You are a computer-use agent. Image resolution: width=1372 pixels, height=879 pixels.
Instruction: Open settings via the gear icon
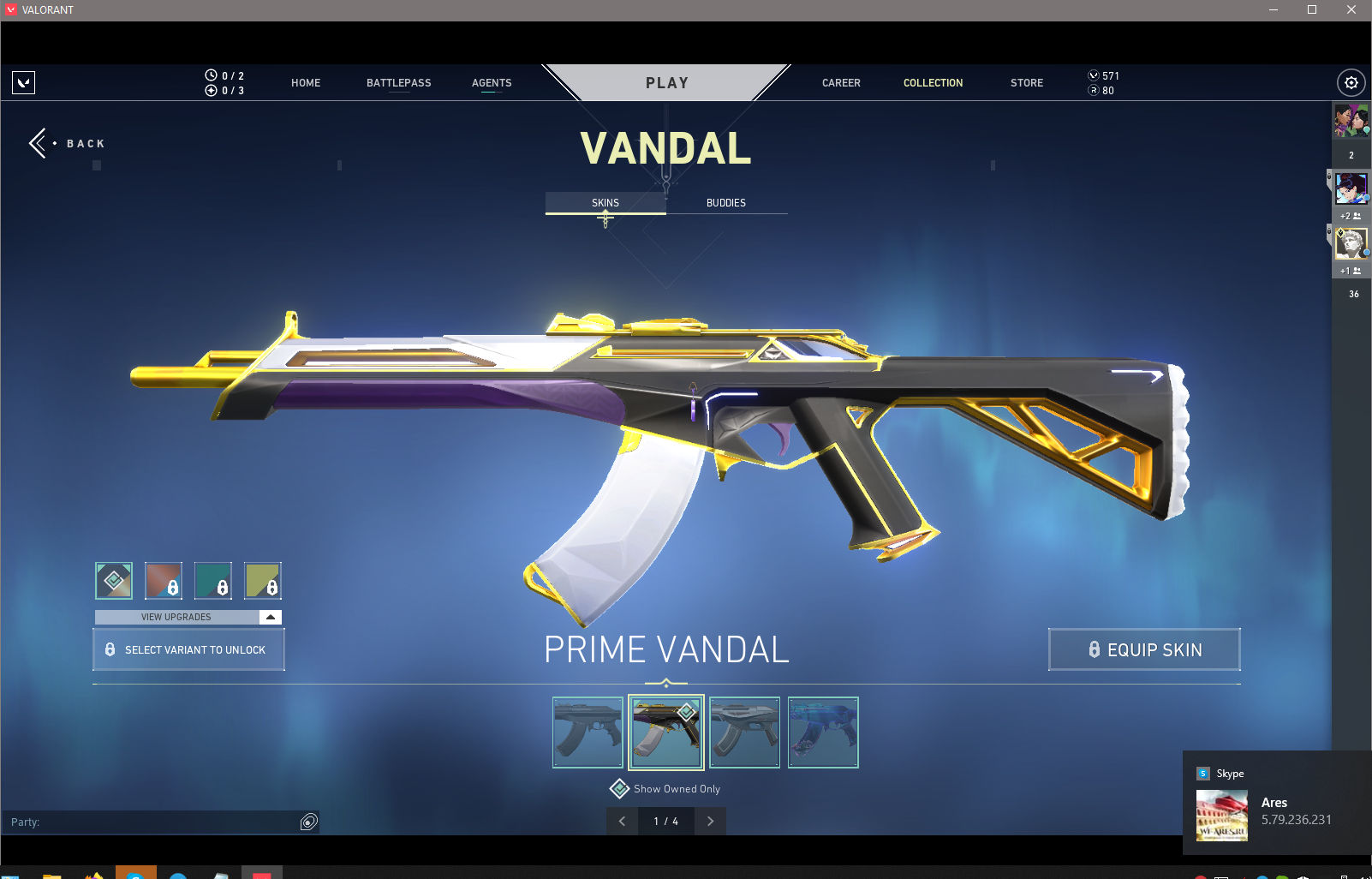tap(1351, 83)
